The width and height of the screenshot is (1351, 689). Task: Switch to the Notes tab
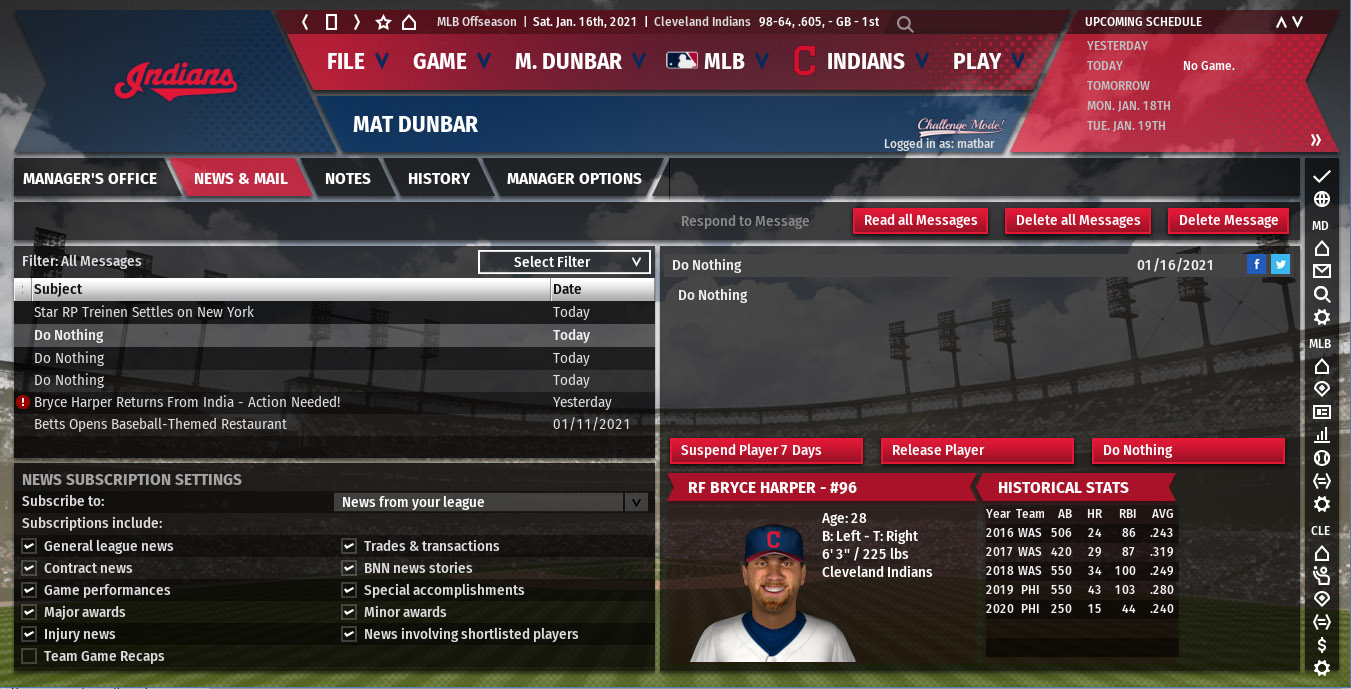pyautogui.click(x=347, y=179)
